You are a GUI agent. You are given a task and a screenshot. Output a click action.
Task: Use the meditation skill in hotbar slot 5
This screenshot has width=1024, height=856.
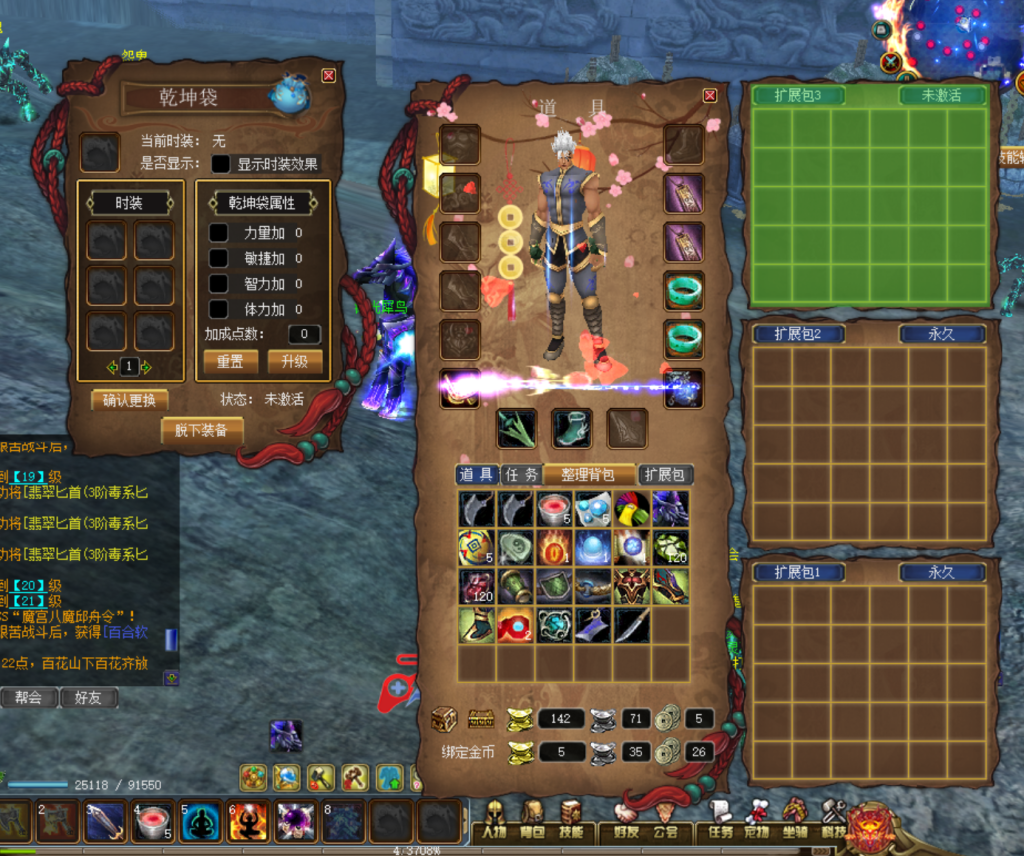(x=201, y=822)
